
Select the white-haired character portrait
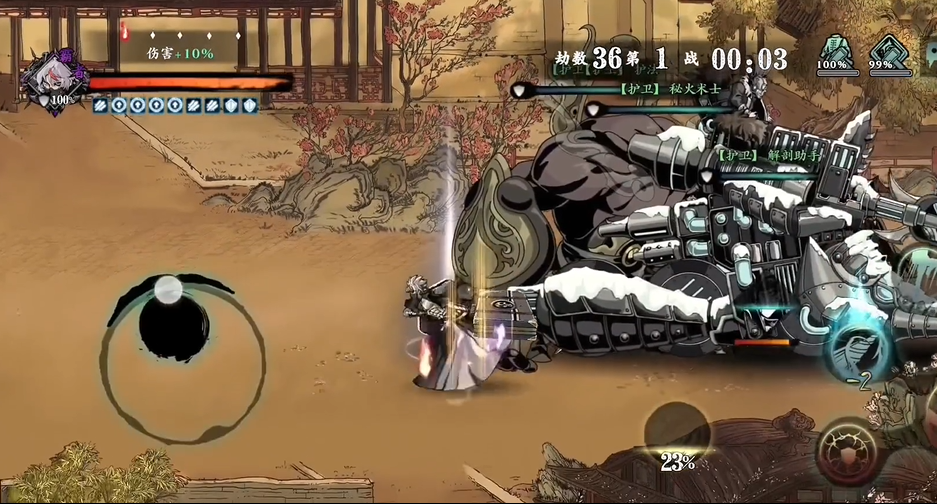(x=48, y=77)
